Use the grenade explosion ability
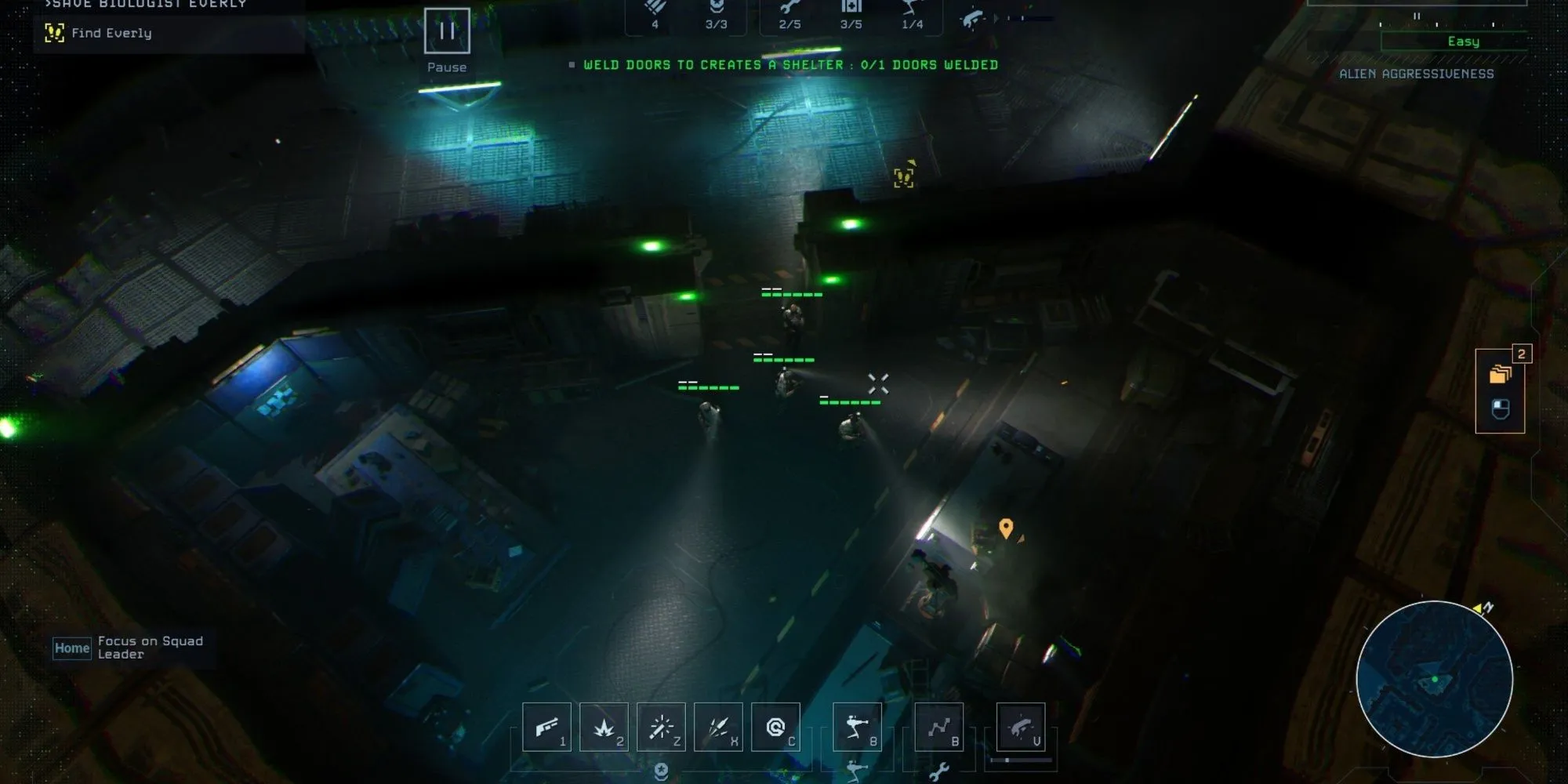Viewport: 1568px width, 784px height. coord(604,728)
